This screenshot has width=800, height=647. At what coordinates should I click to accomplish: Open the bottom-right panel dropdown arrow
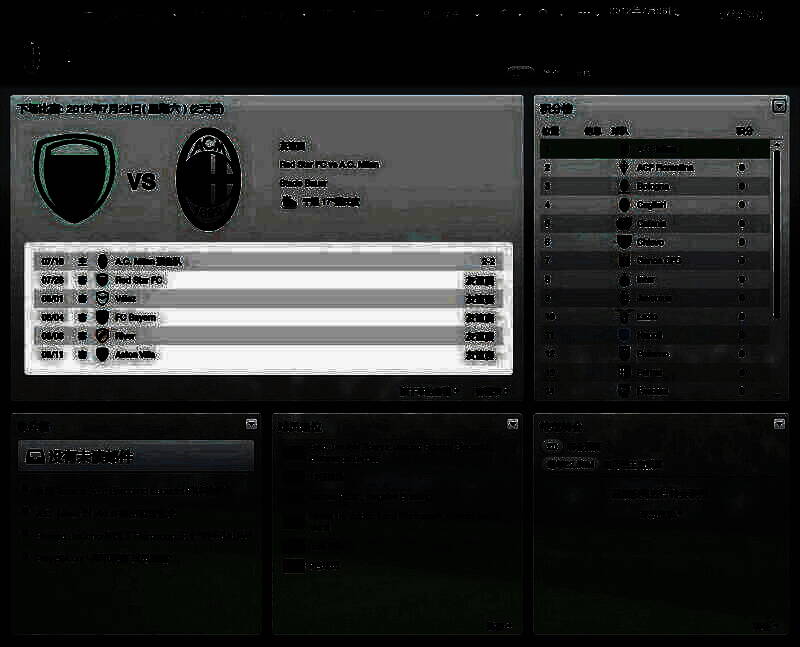(x=779, y=424)
